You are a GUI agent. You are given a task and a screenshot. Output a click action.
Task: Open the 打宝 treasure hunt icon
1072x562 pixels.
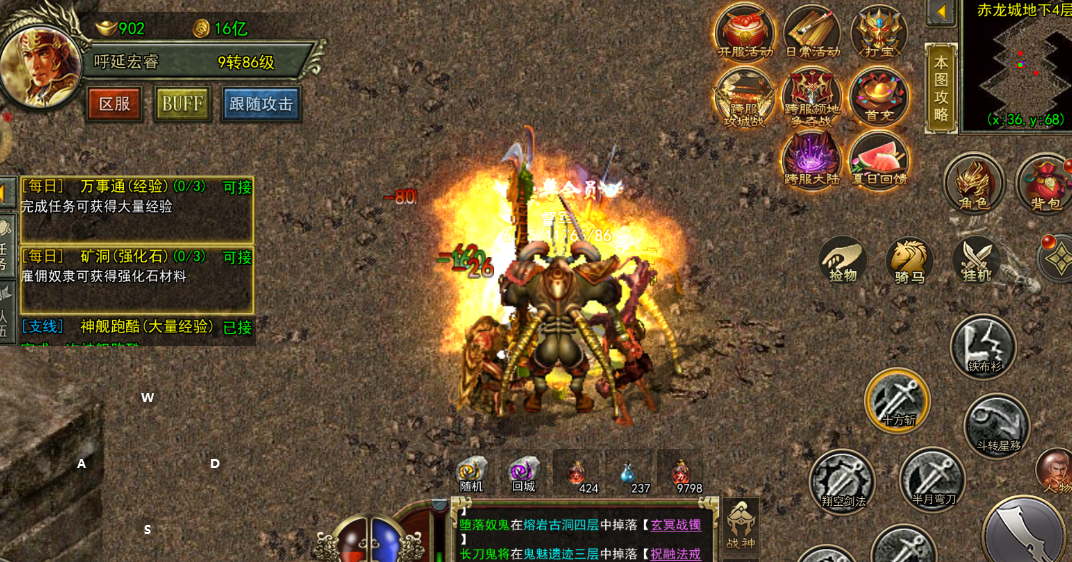point(878,32)
